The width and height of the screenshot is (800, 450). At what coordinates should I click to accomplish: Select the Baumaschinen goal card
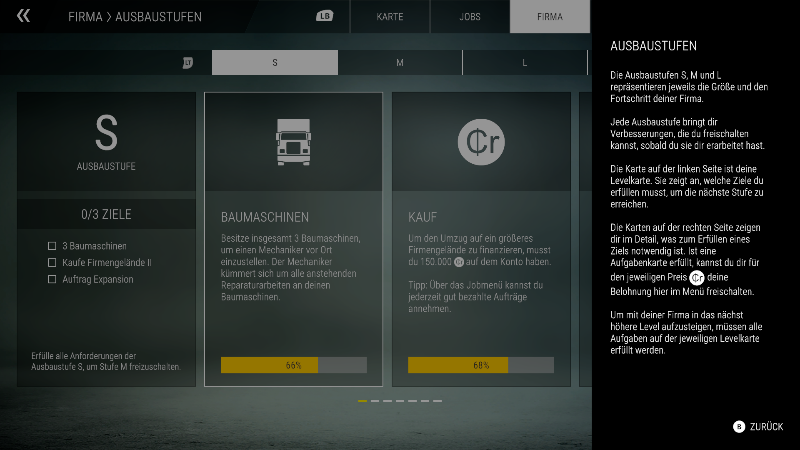[x=293, y=239]
